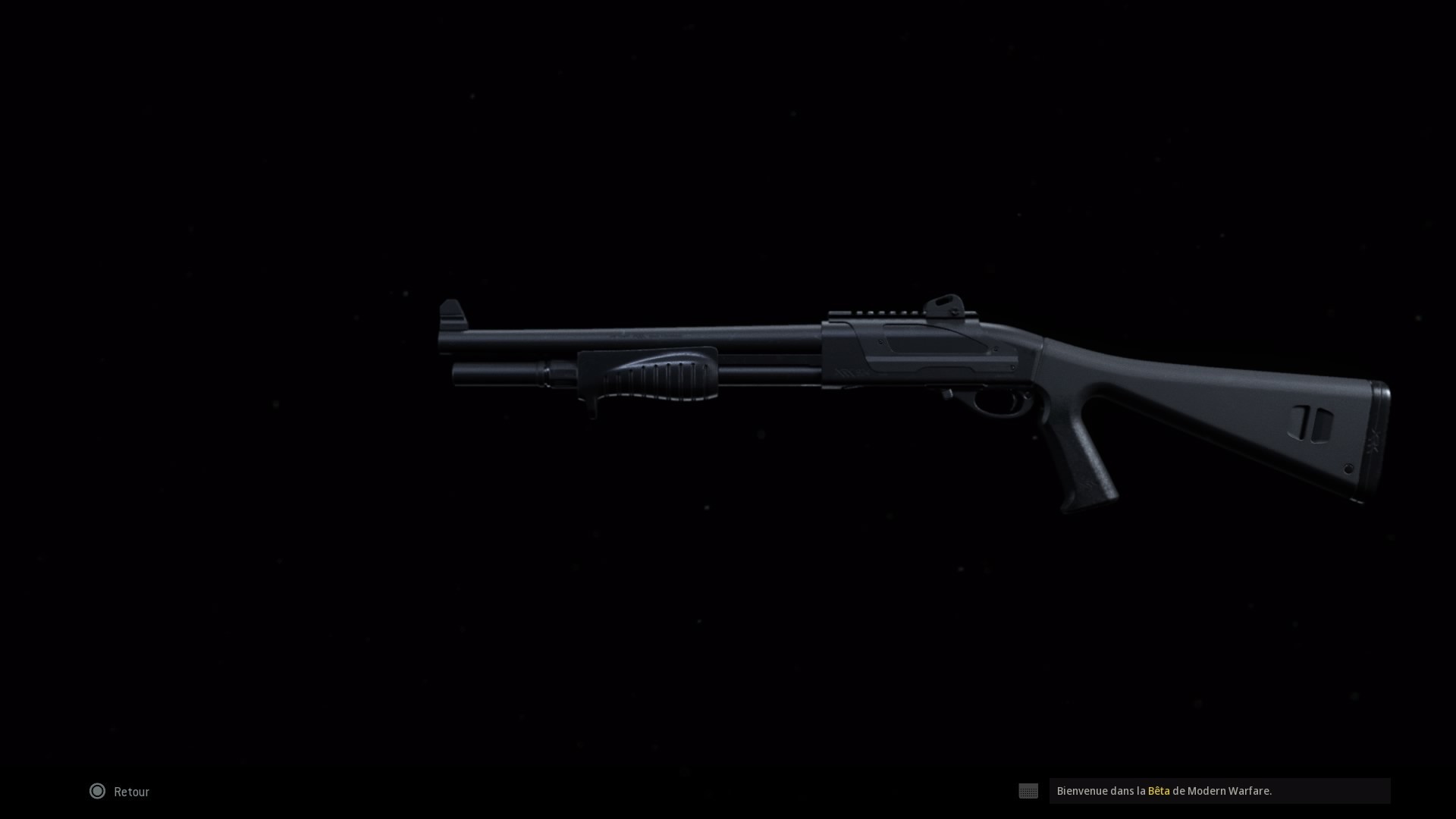Click the pistol grip of the shotgun
The image size is (1456, 819).
[1084, 455]
